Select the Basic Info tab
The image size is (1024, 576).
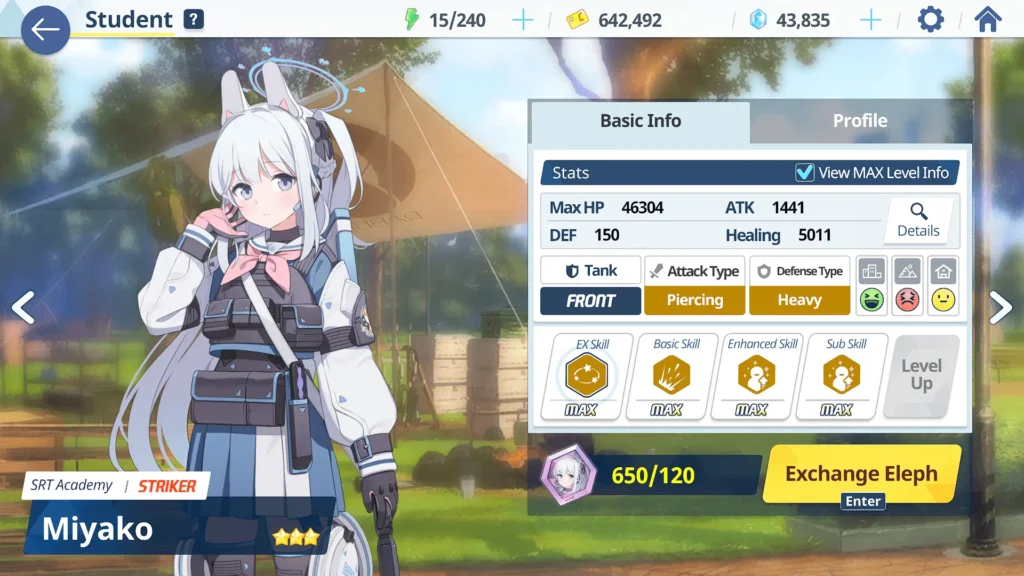pos(640,121)
